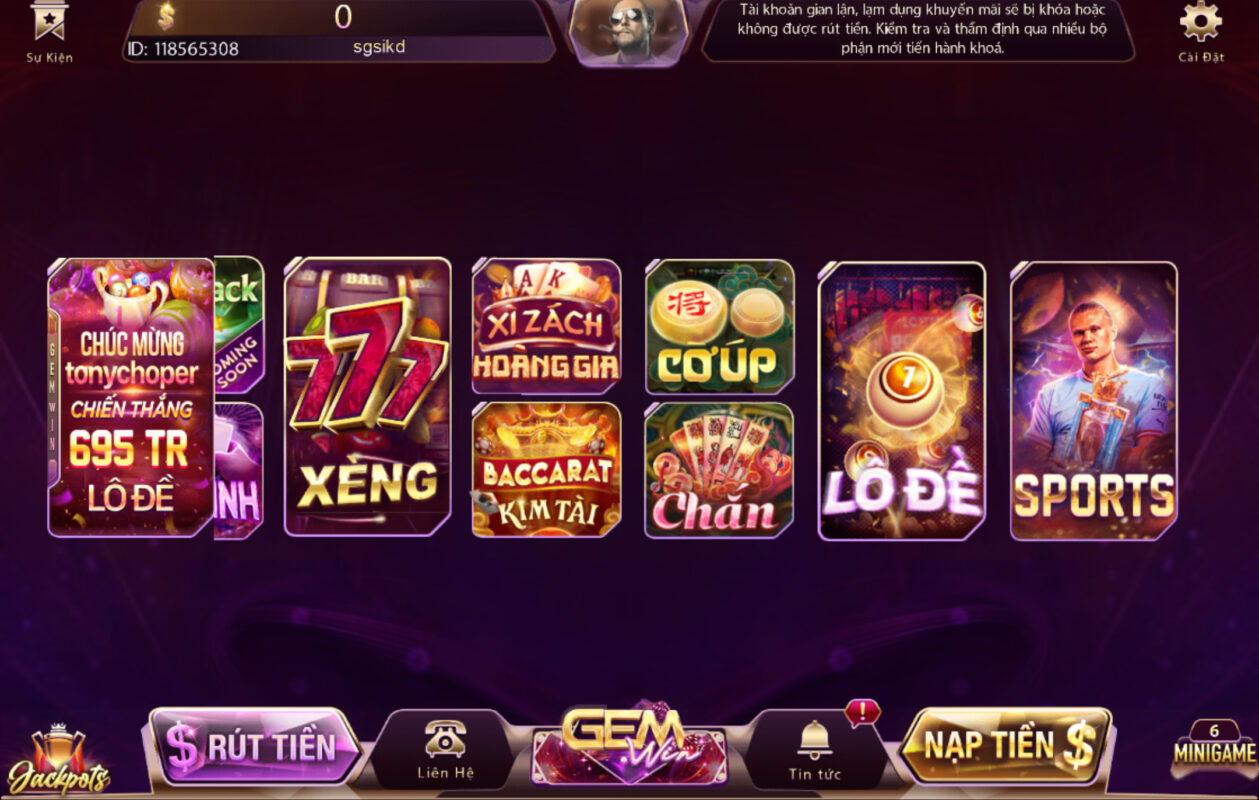Show Tin tức news notifications
The height and width of the screenshot is (800, 1259).
[x=815, y=749]
